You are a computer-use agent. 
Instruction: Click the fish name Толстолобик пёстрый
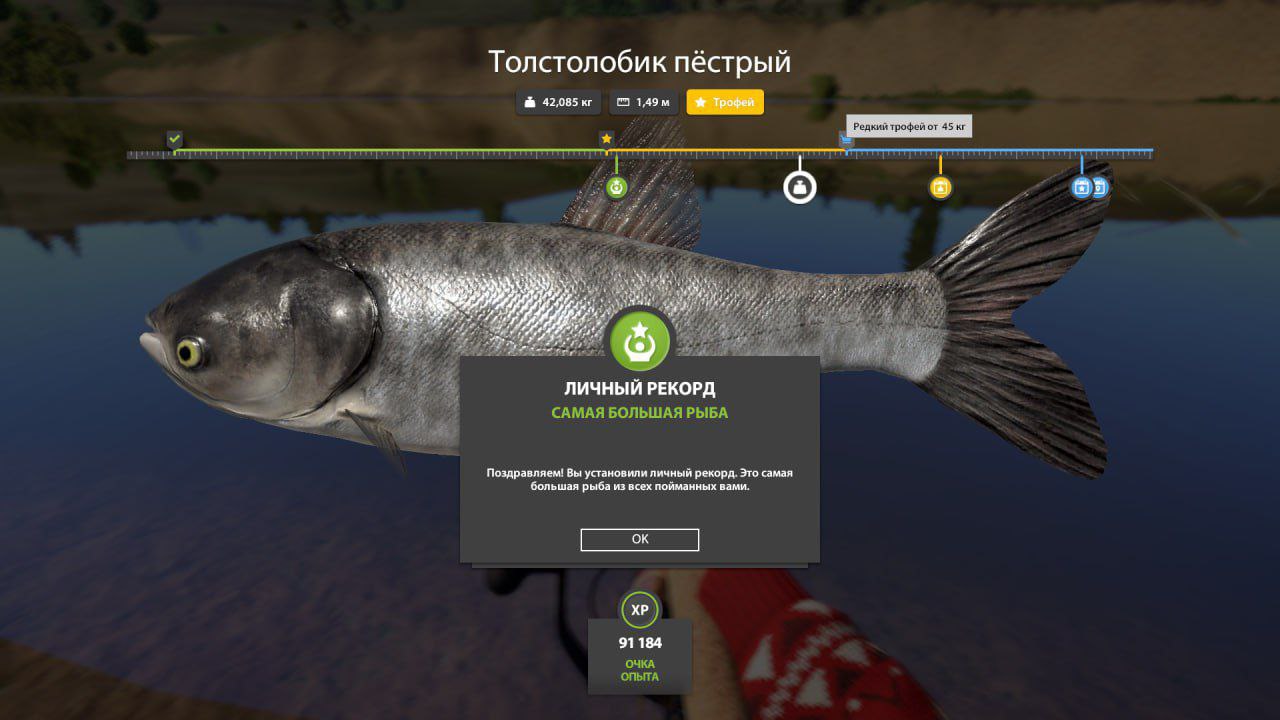tap(640, 62)
